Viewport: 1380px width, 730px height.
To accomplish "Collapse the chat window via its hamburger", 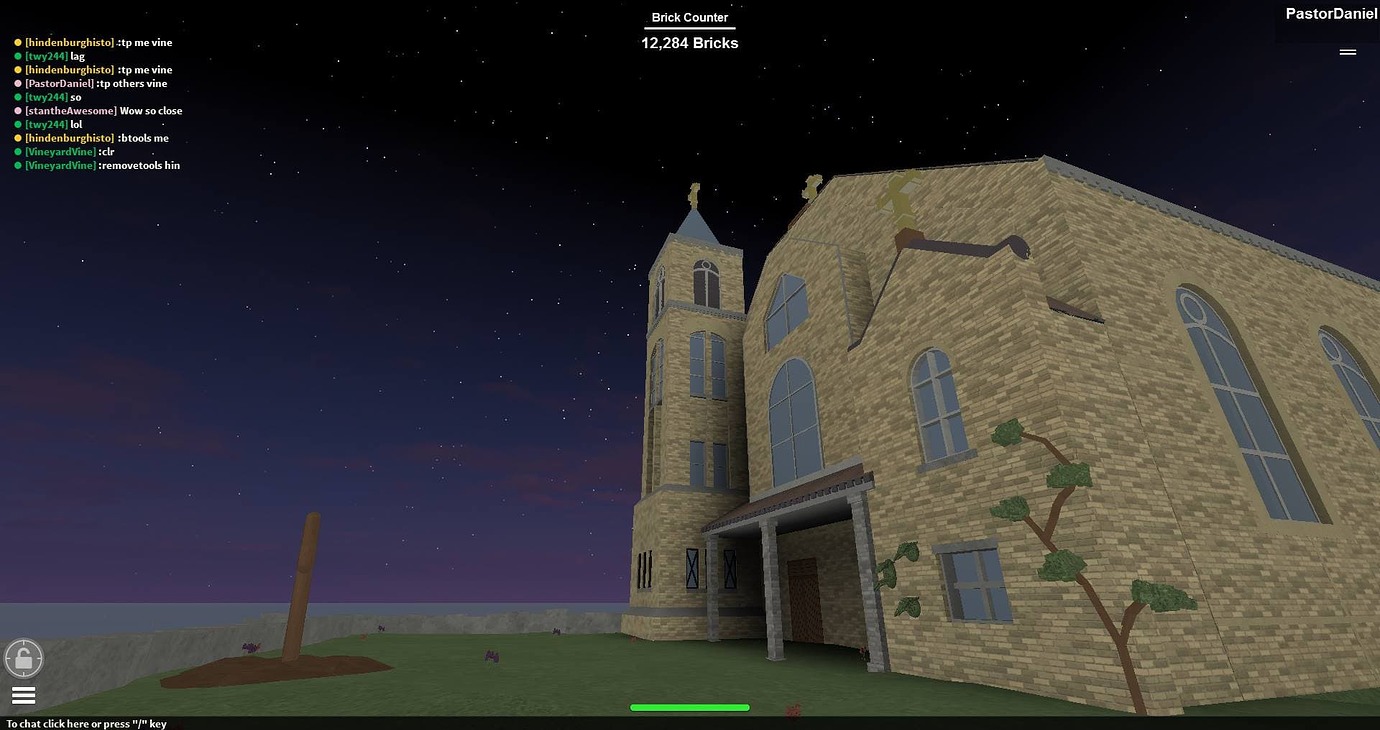I will (x=23, y=694).
